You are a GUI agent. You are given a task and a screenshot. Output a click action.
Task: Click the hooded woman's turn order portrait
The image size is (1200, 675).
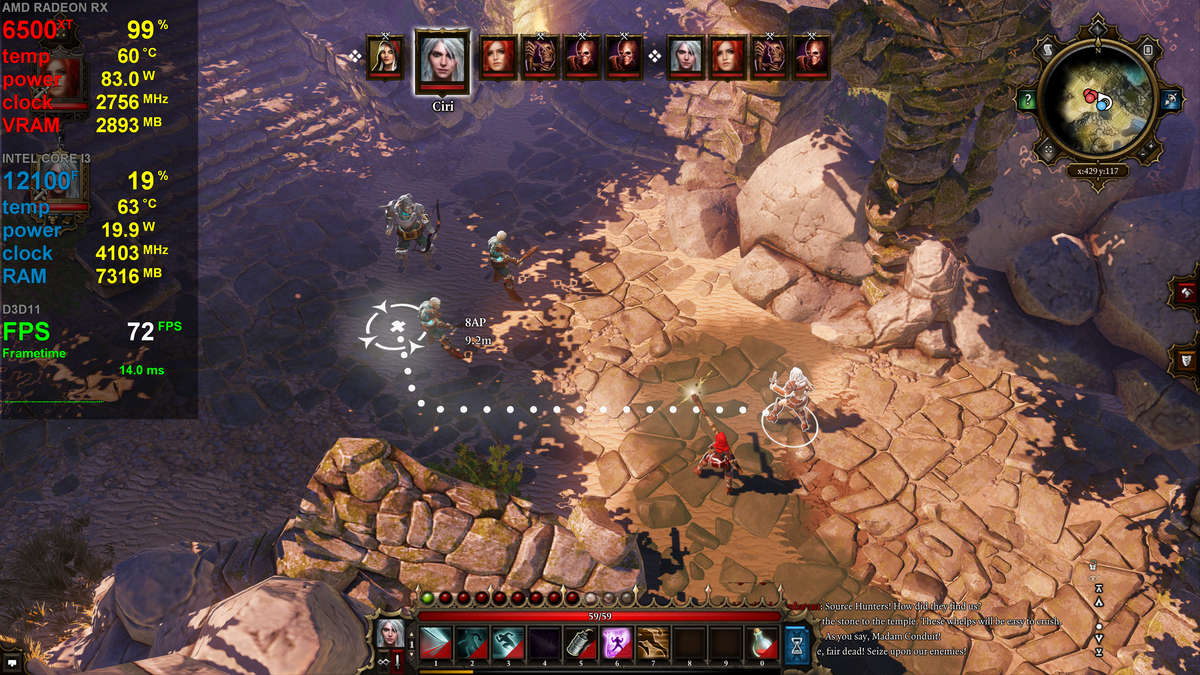point(385,58)
